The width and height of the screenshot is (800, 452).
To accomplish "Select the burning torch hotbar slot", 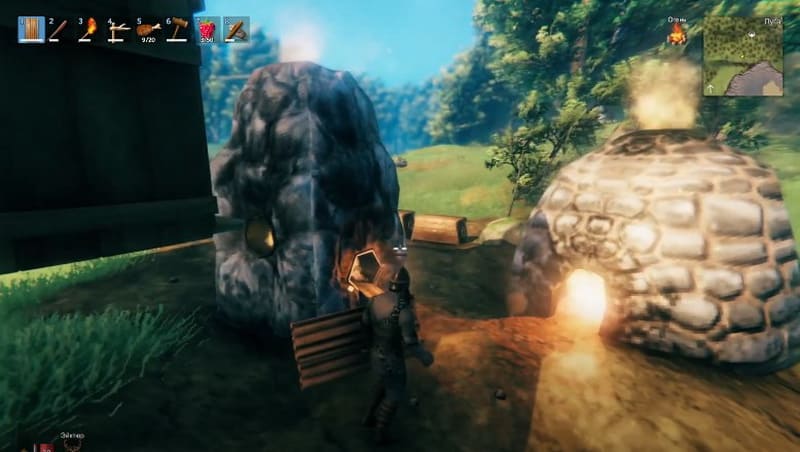I will click(90, 30).
